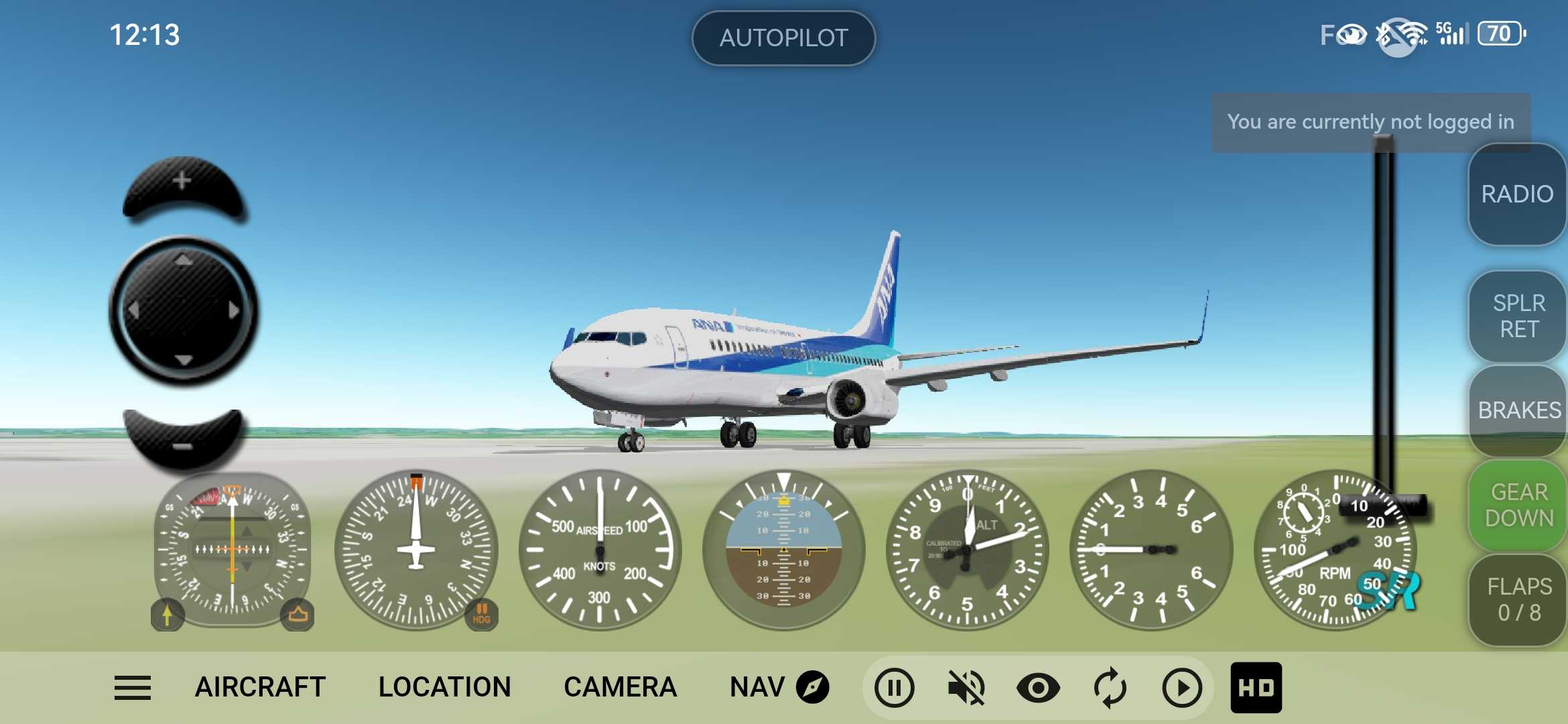The width and height of the screenshot is (1568, 724).
Task: Open the AUTOPILOT panel
Action: (x=783, y=38)
